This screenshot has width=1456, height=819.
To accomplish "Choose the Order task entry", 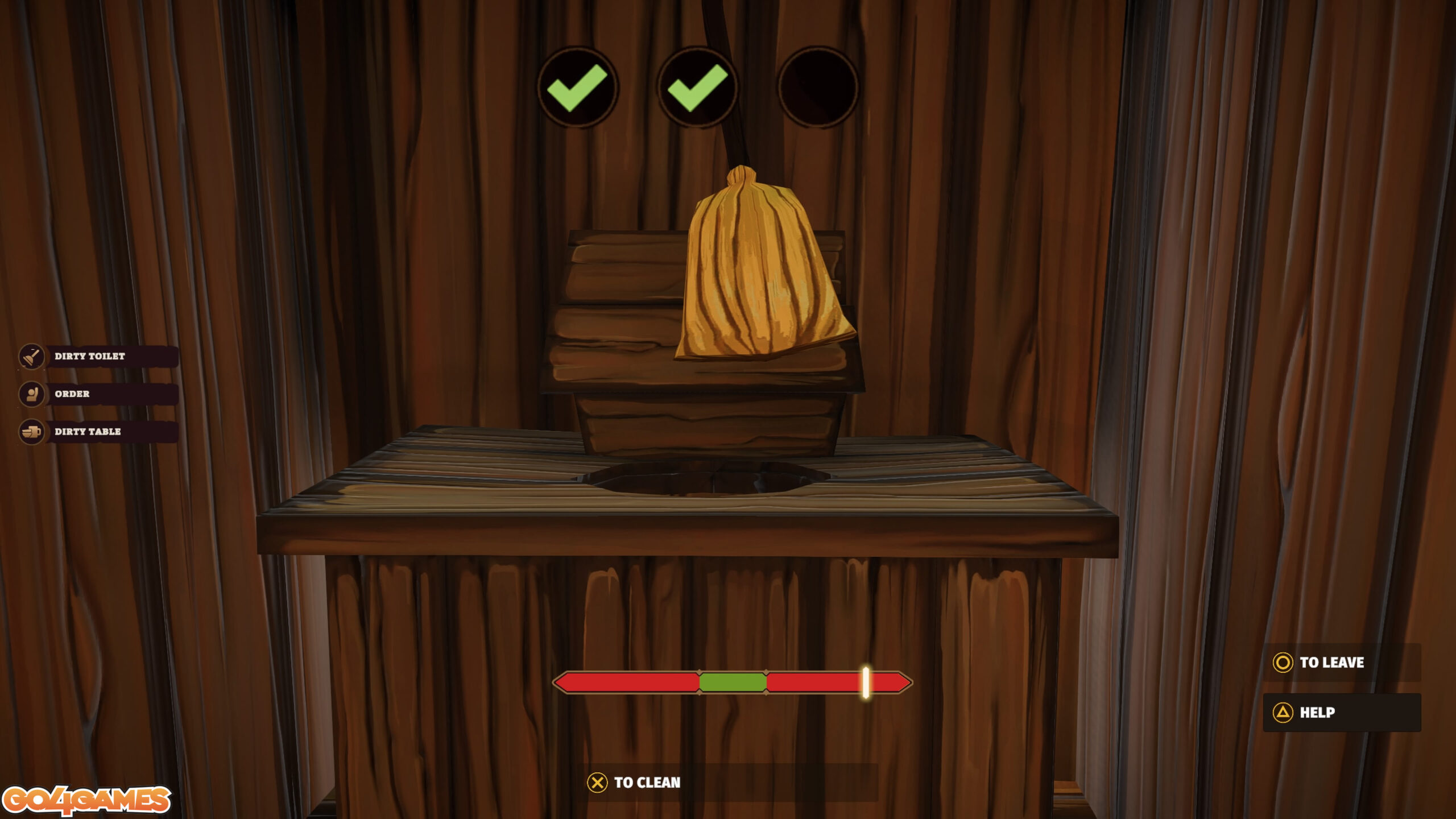I will 98,394.
